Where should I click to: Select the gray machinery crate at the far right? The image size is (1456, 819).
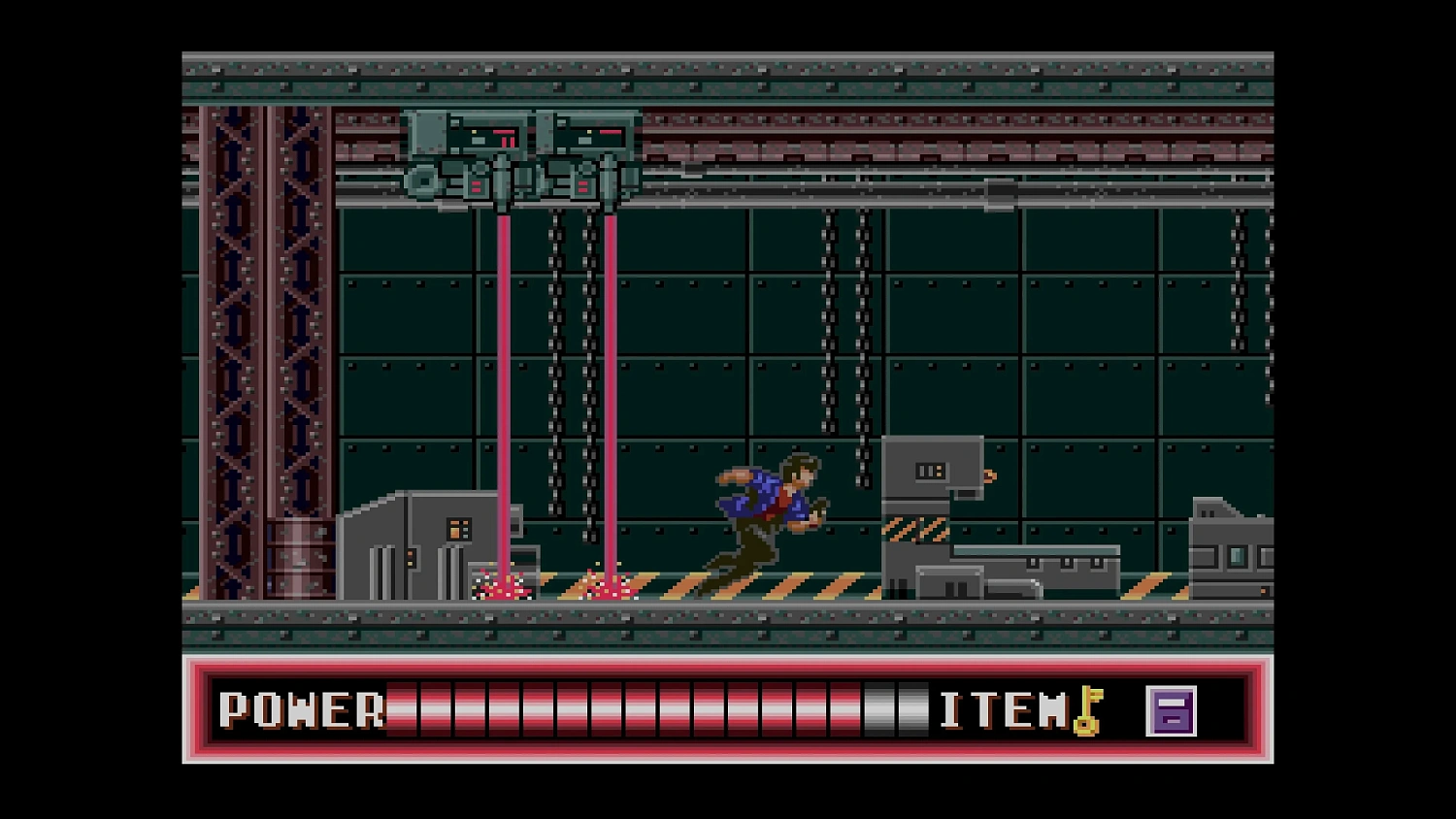tap(1231, 543)
